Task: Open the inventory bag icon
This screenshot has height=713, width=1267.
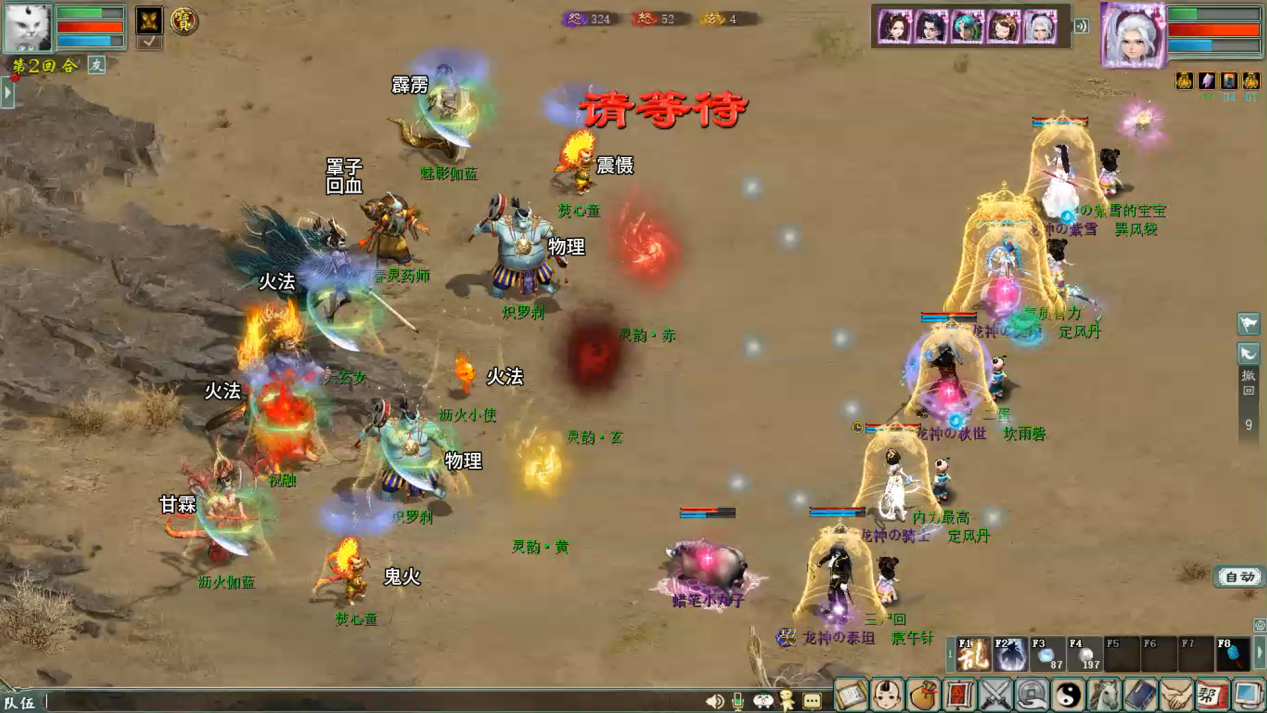Action: point(923,694)
